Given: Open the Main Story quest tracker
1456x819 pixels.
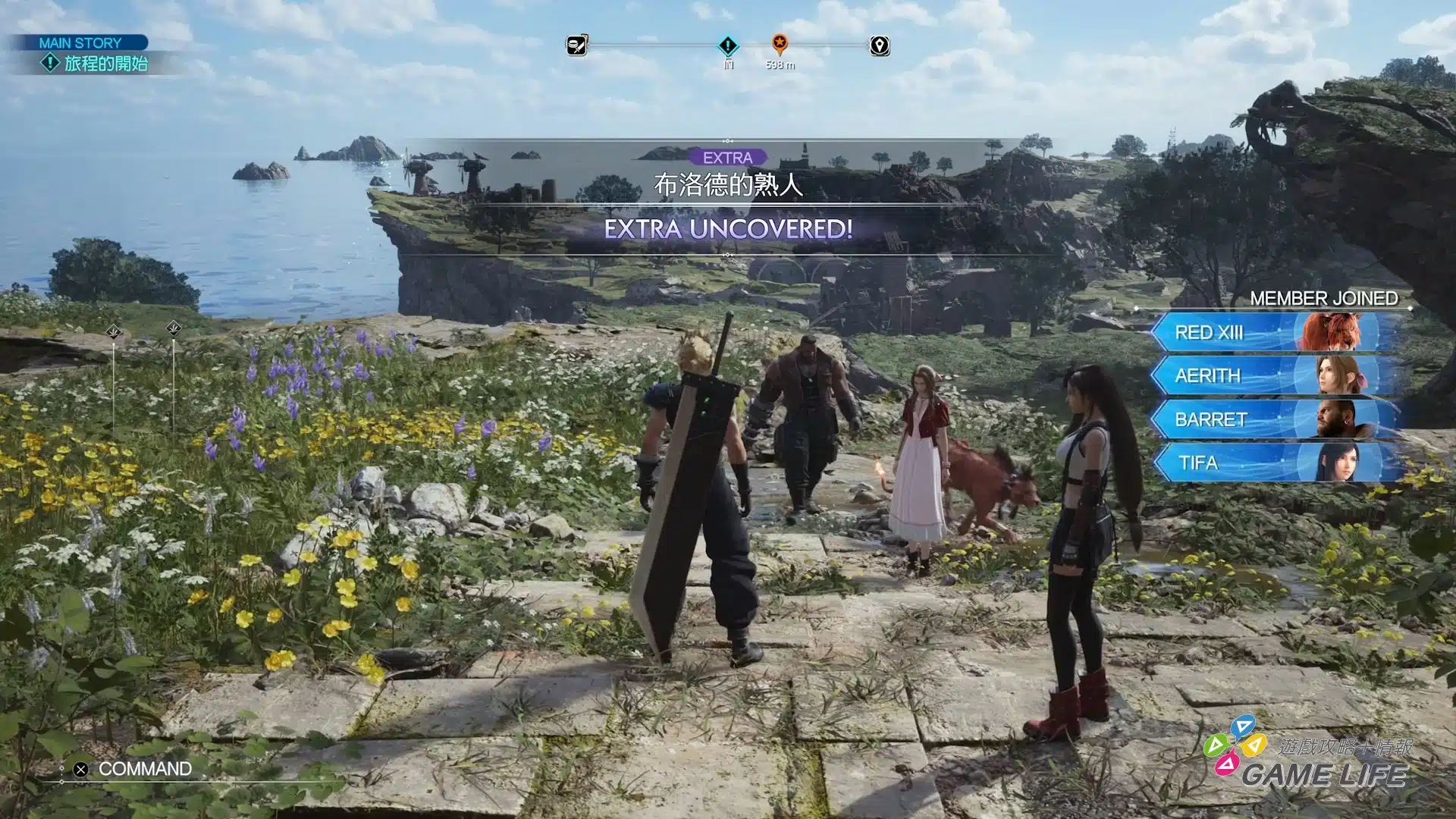Looking at the screenshot, I should click(93, 55).
